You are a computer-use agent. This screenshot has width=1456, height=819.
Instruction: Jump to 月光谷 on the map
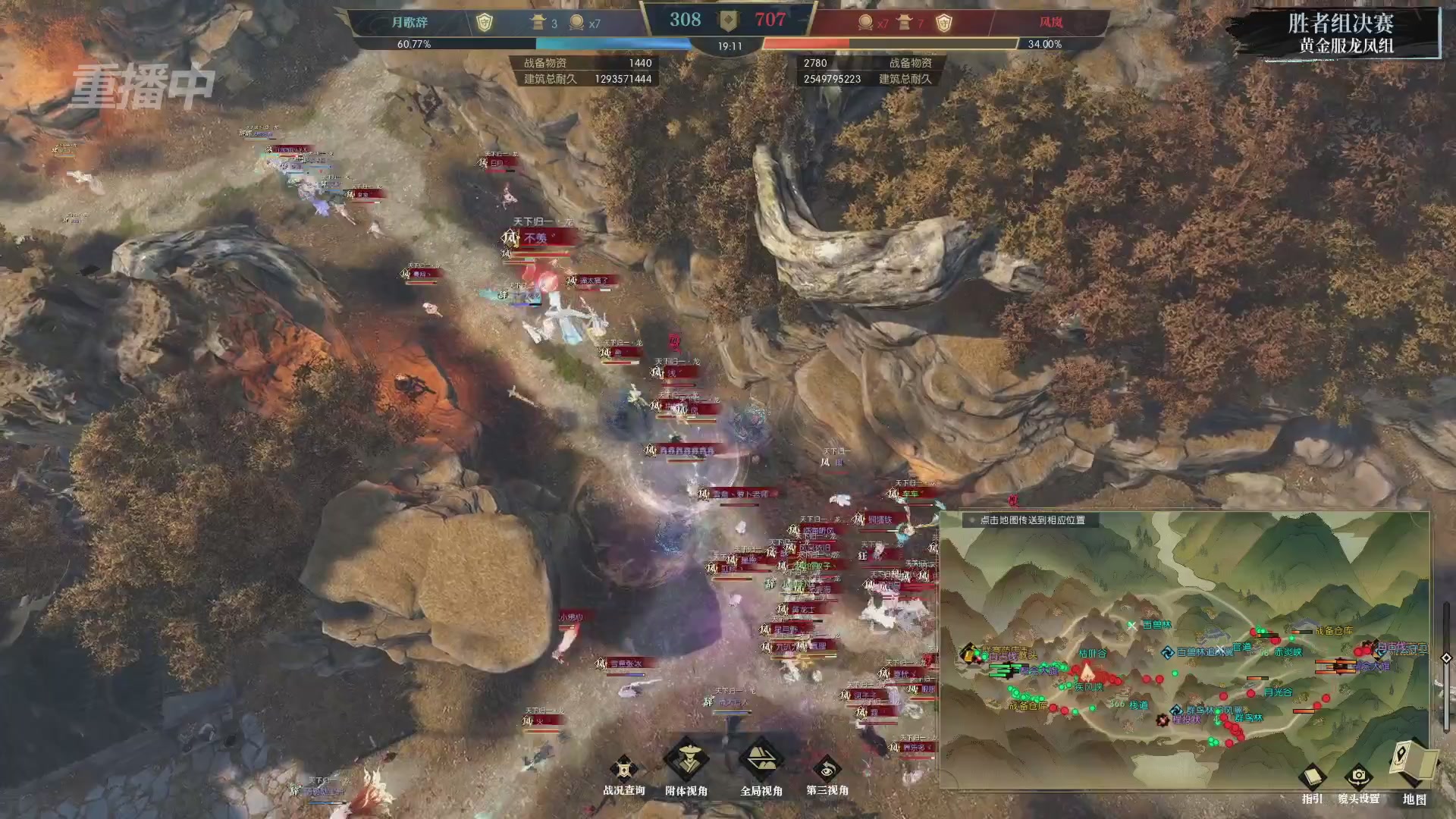coord(1278,692)
